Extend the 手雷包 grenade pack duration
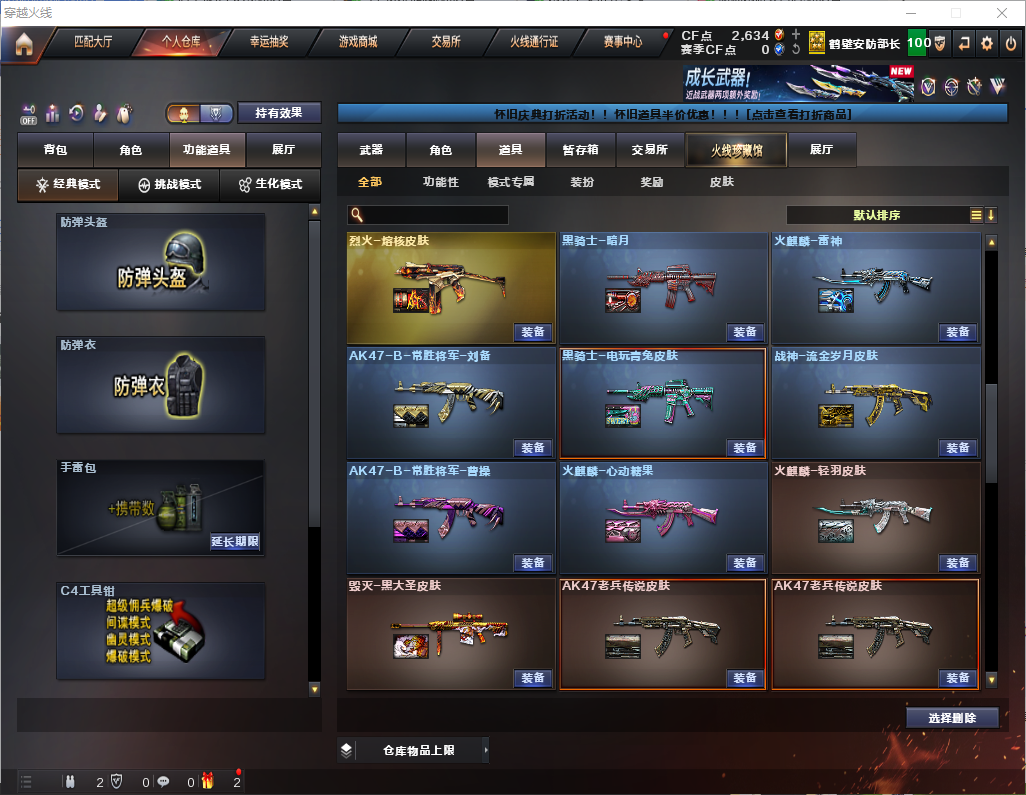Viewport: 1026px width, 795px height. pos(235,542)
